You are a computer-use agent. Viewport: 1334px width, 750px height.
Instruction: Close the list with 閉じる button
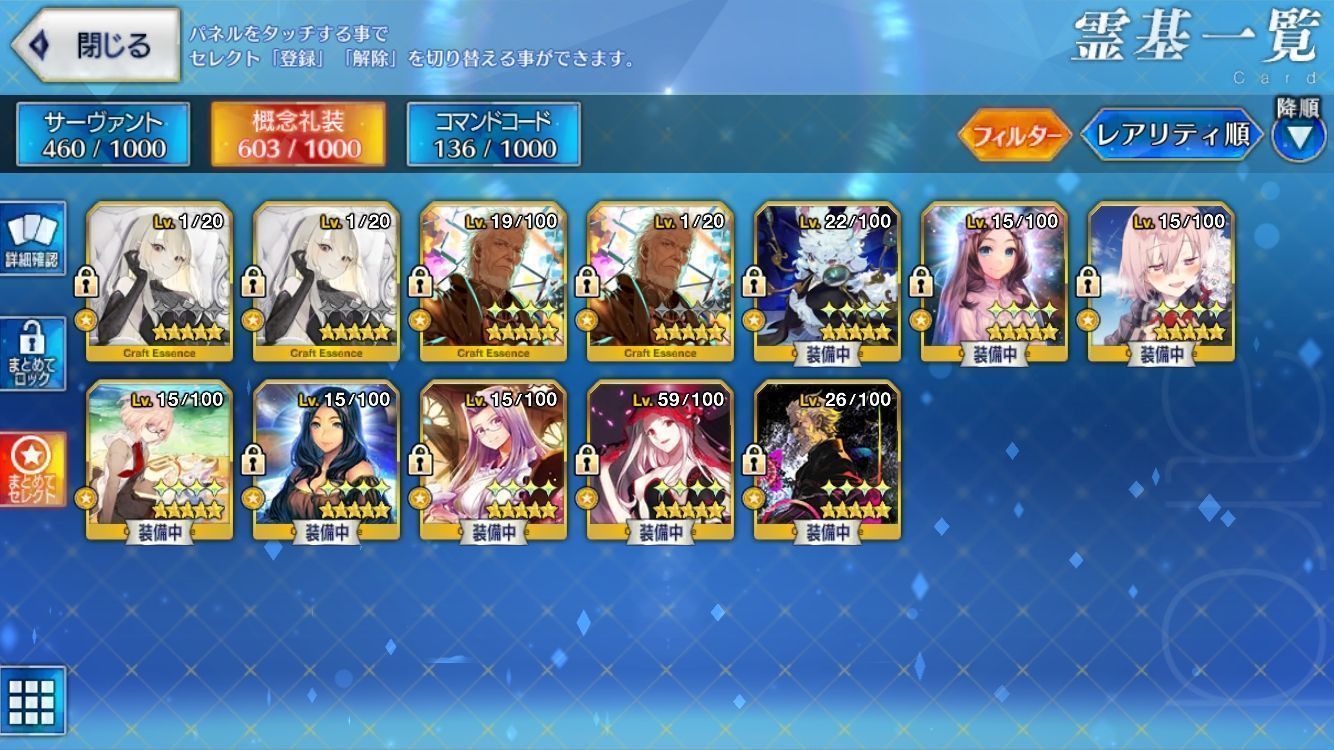[96, 46]
